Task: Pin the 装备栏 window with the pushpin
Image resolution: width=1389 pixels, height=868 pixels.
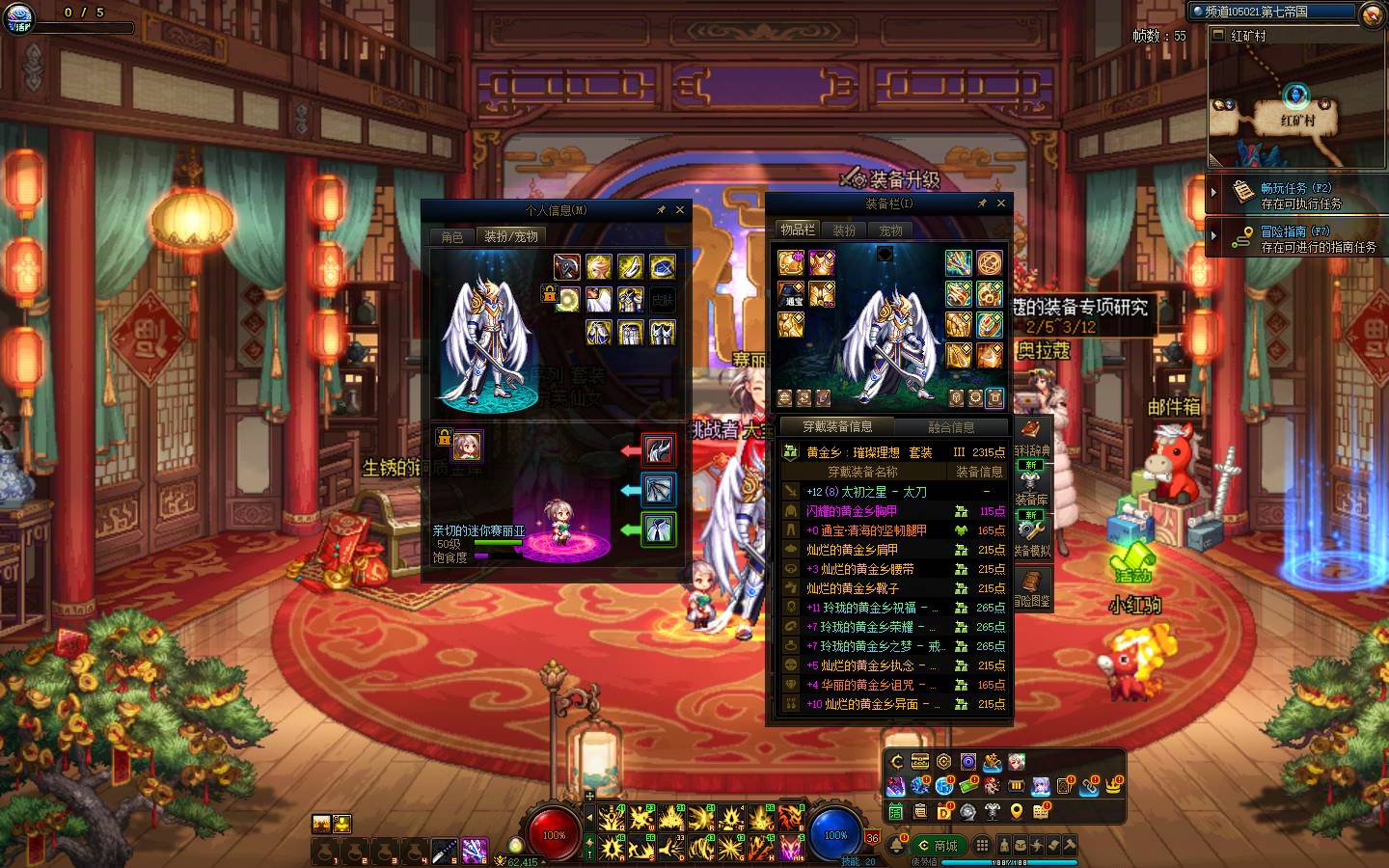Action: click(982, 203)
